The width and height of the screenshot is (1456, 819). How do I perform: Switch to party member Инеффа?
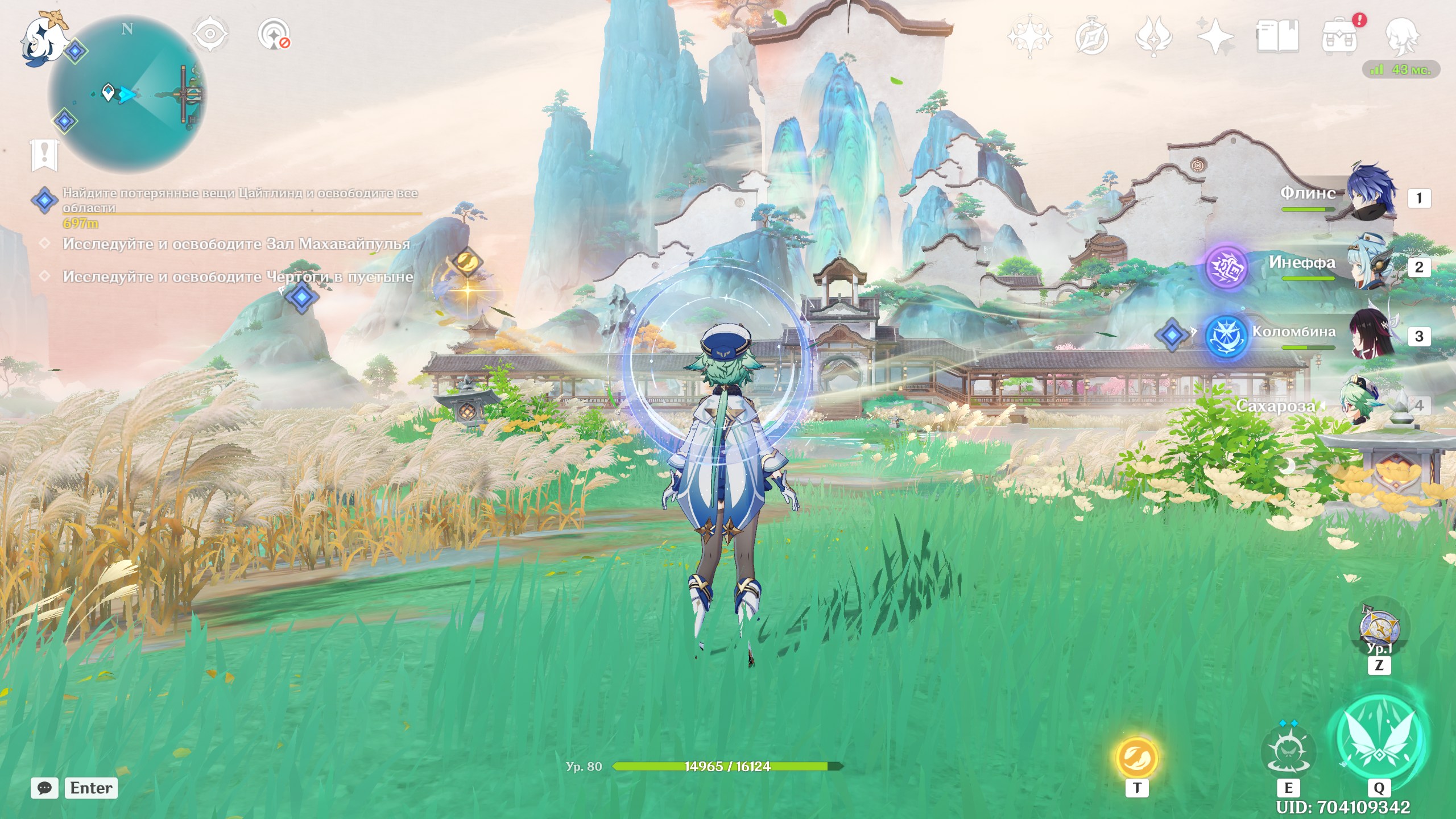(1370, 266)
